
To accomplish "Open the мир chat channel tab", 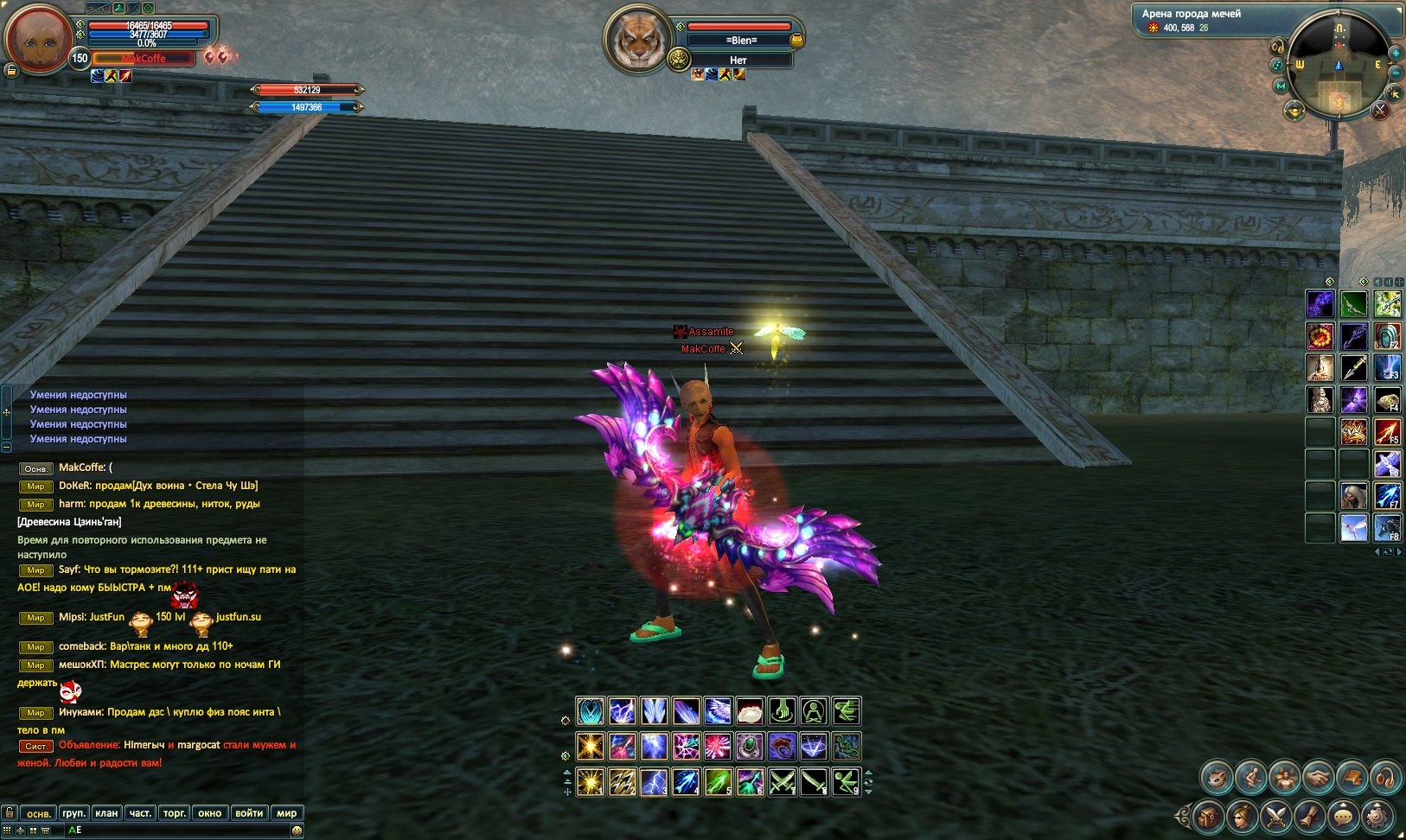I will tap(286, 813).
